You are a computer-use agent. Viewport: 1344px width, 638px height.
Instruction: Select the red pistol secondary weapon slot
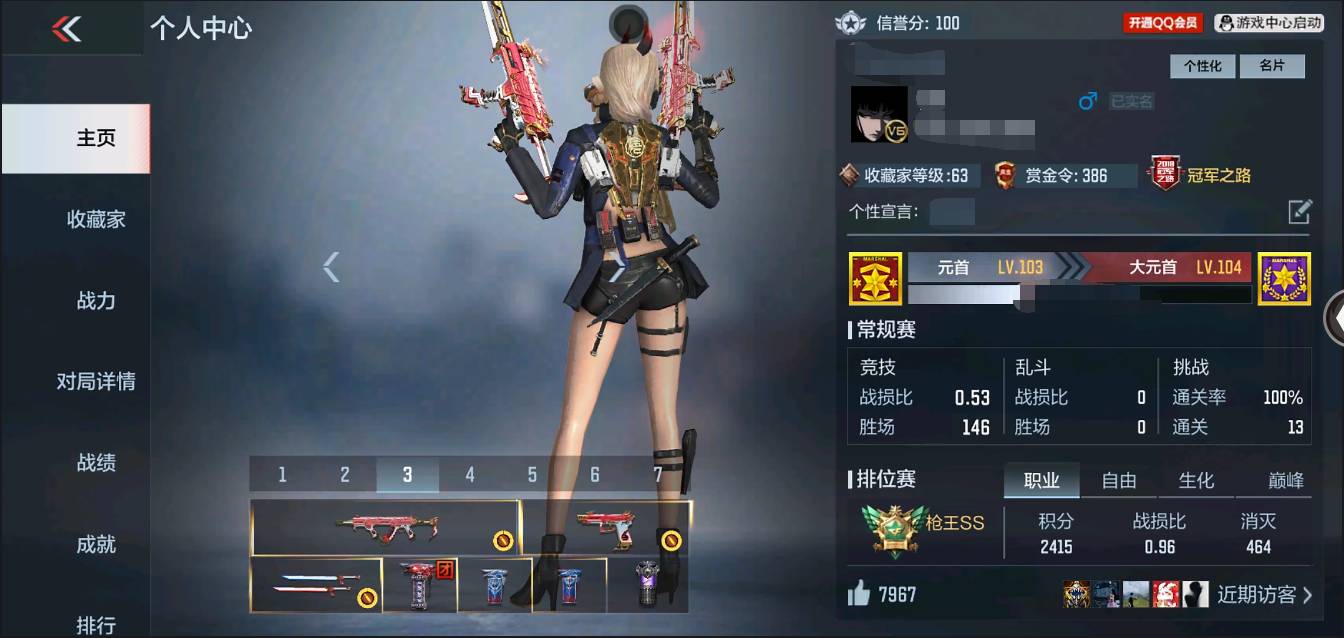click(x=606, y=528)
